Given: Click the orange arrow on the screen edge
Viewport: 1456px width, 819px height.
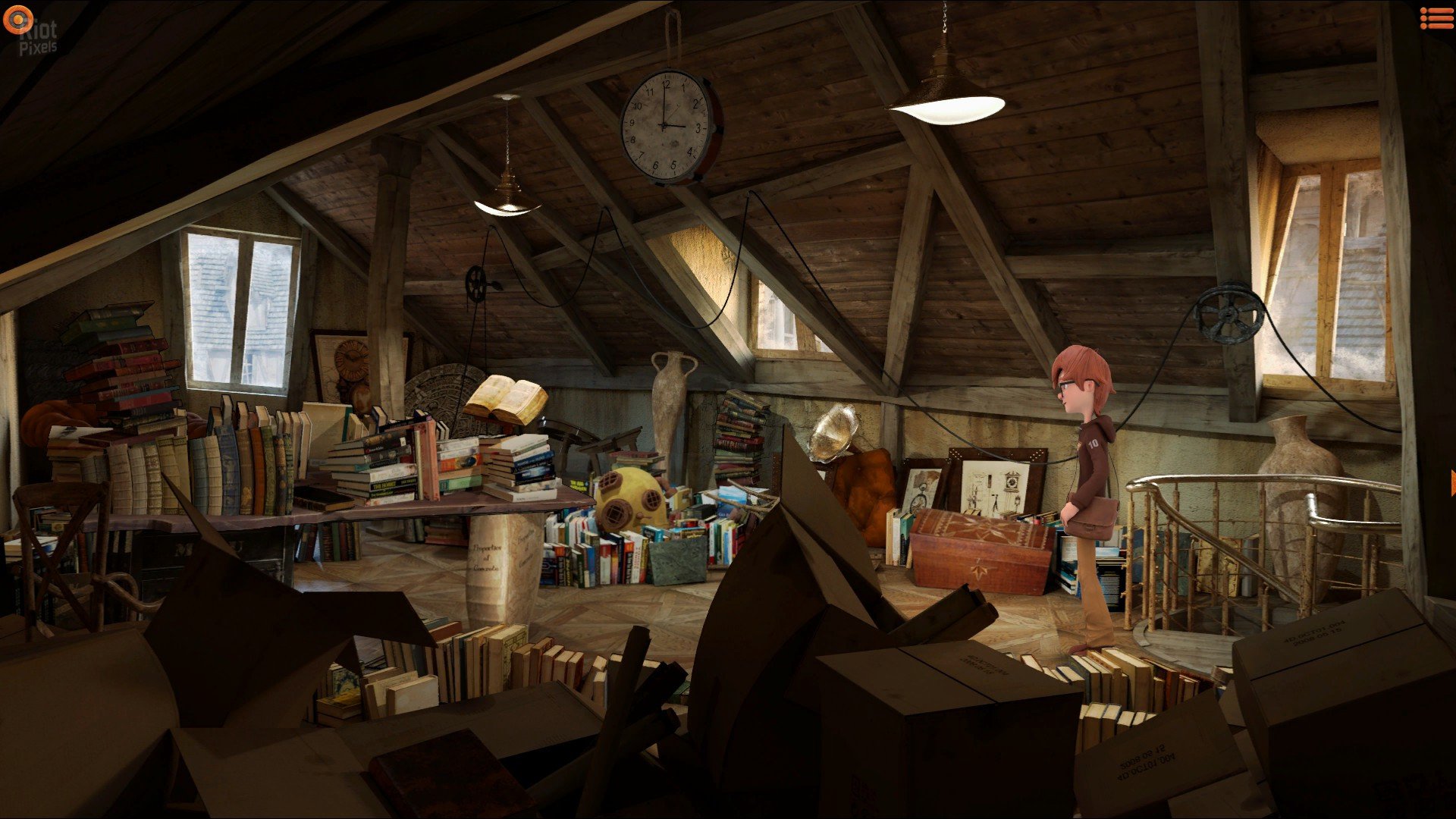Looking at the screenshot, I should [1452, 483].
